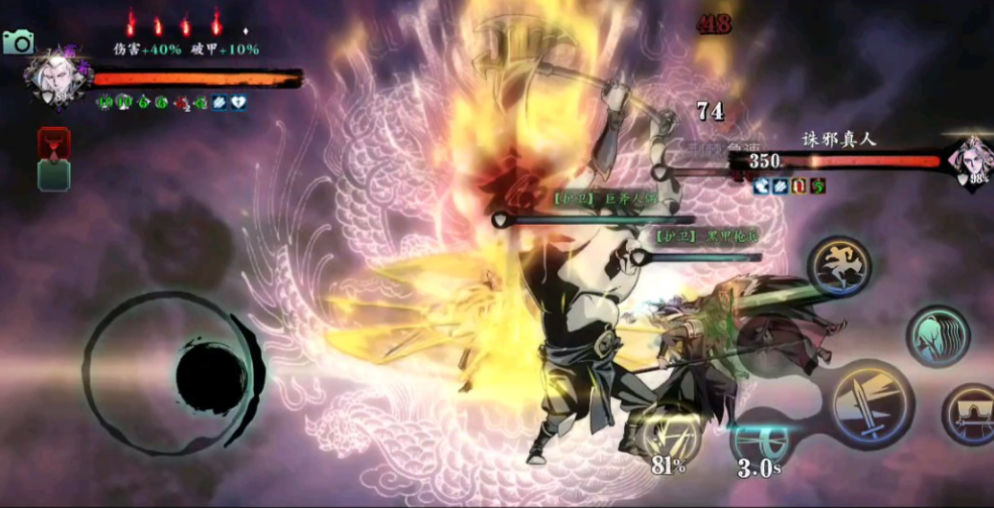Tap the camera screenshot icon
This screenshot has width=994, height=508.
click(18, 42)
